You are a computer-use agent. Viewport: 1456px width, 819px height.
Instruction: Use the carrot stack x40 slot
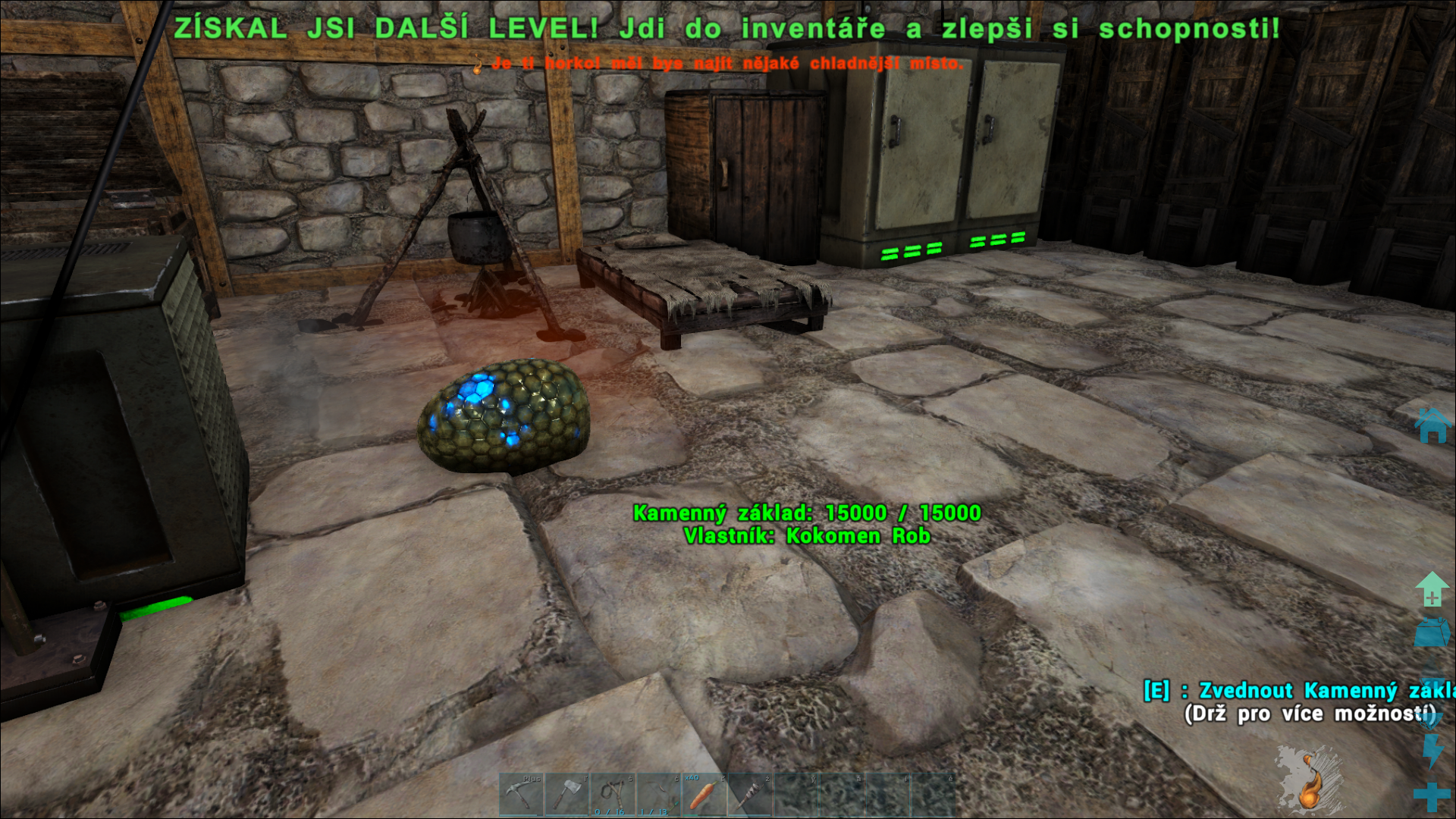(704, 795)
